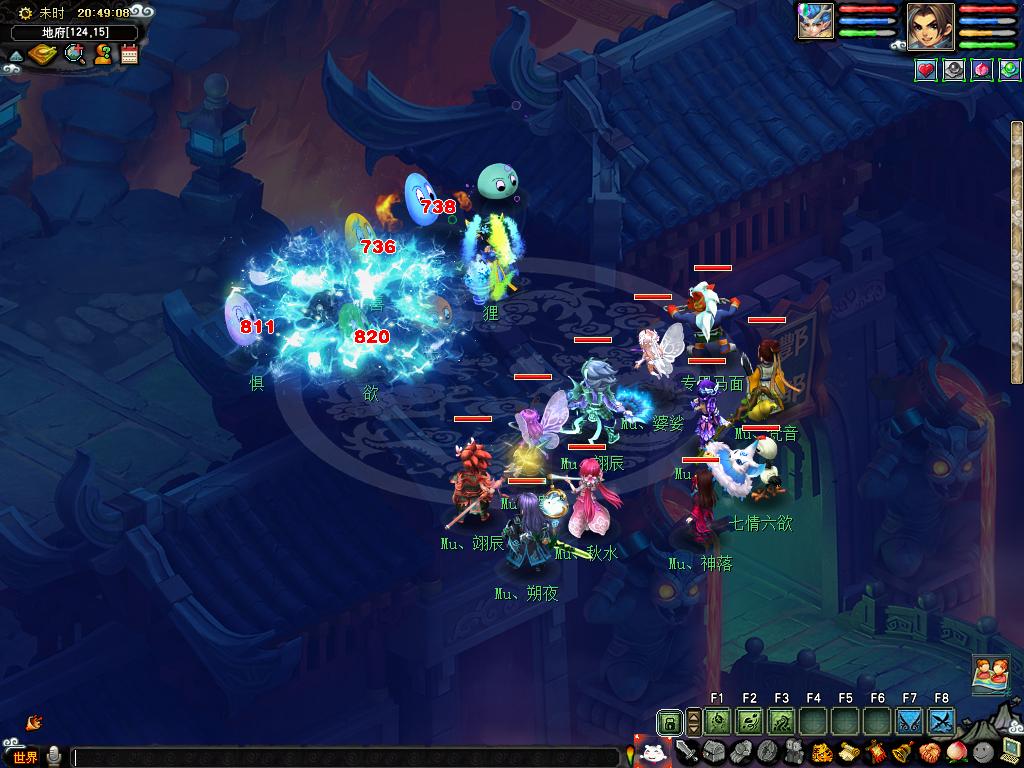This screenshot has width=1024, height=768.
Task: Toggle the hotbar padlock button
Action: click(x=670, y=721)
